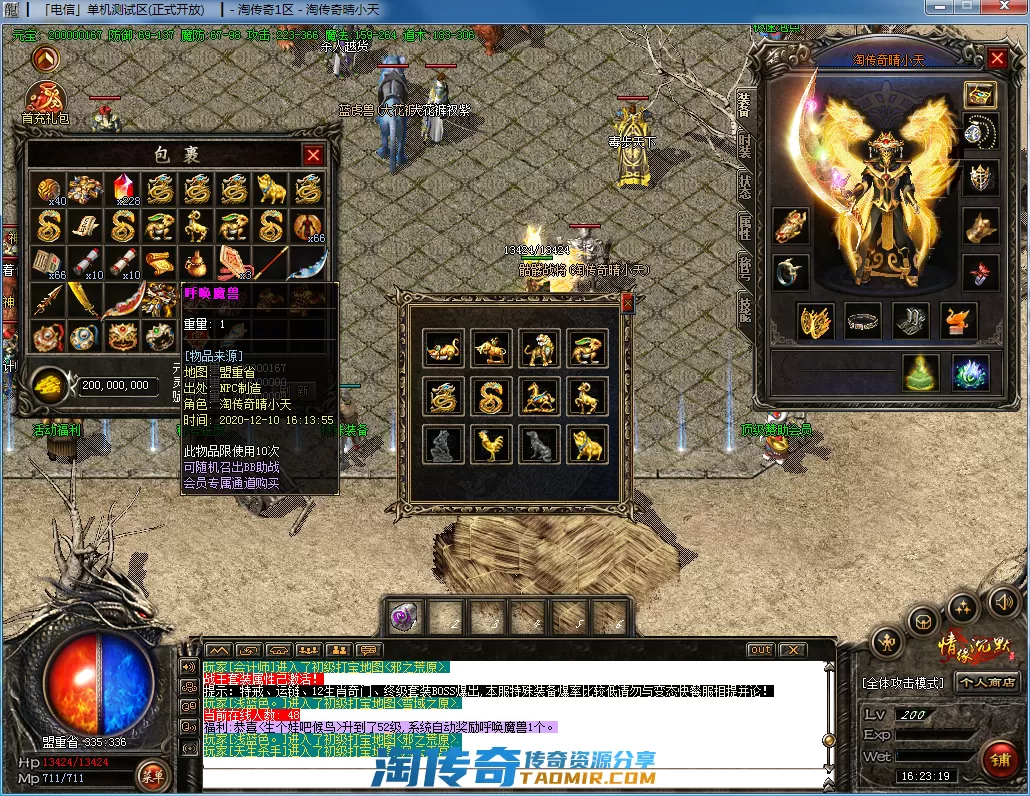Click the treasure chest icon in equipment panel
Screen dimensions: 1030x796
[x=980, y=95]
